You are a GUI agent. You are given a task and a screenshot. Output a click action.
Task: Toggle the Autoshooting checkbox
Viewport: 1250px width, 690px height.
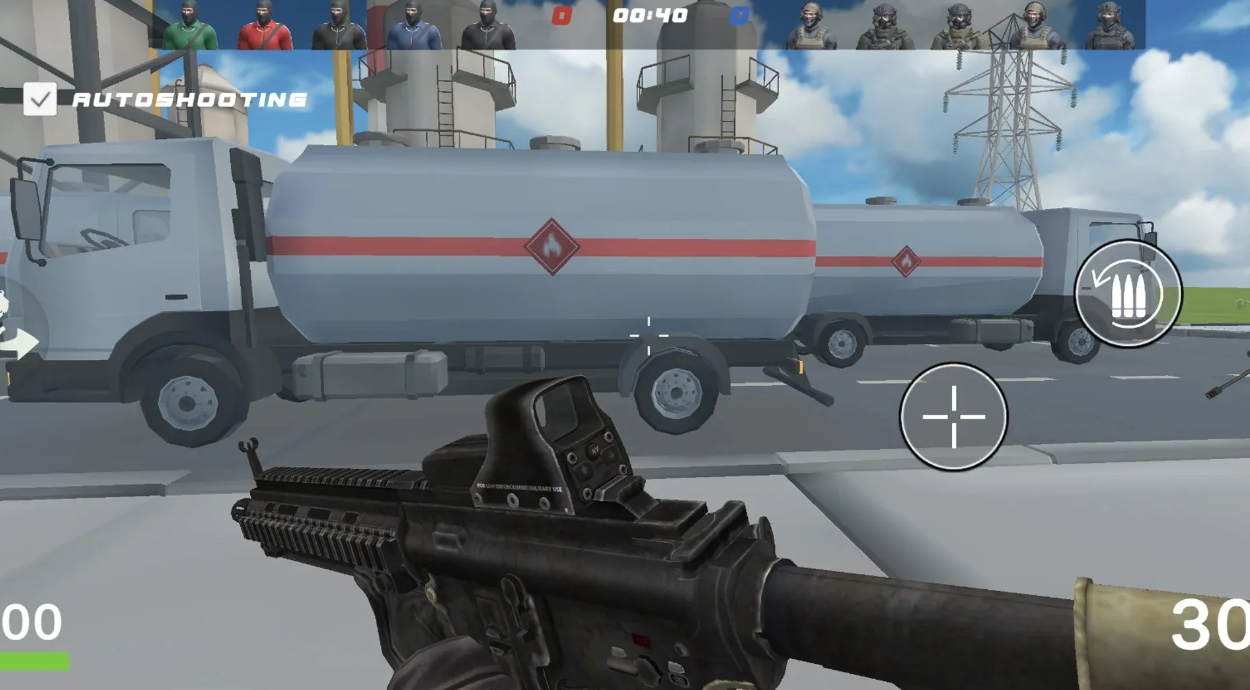[40, 99]
